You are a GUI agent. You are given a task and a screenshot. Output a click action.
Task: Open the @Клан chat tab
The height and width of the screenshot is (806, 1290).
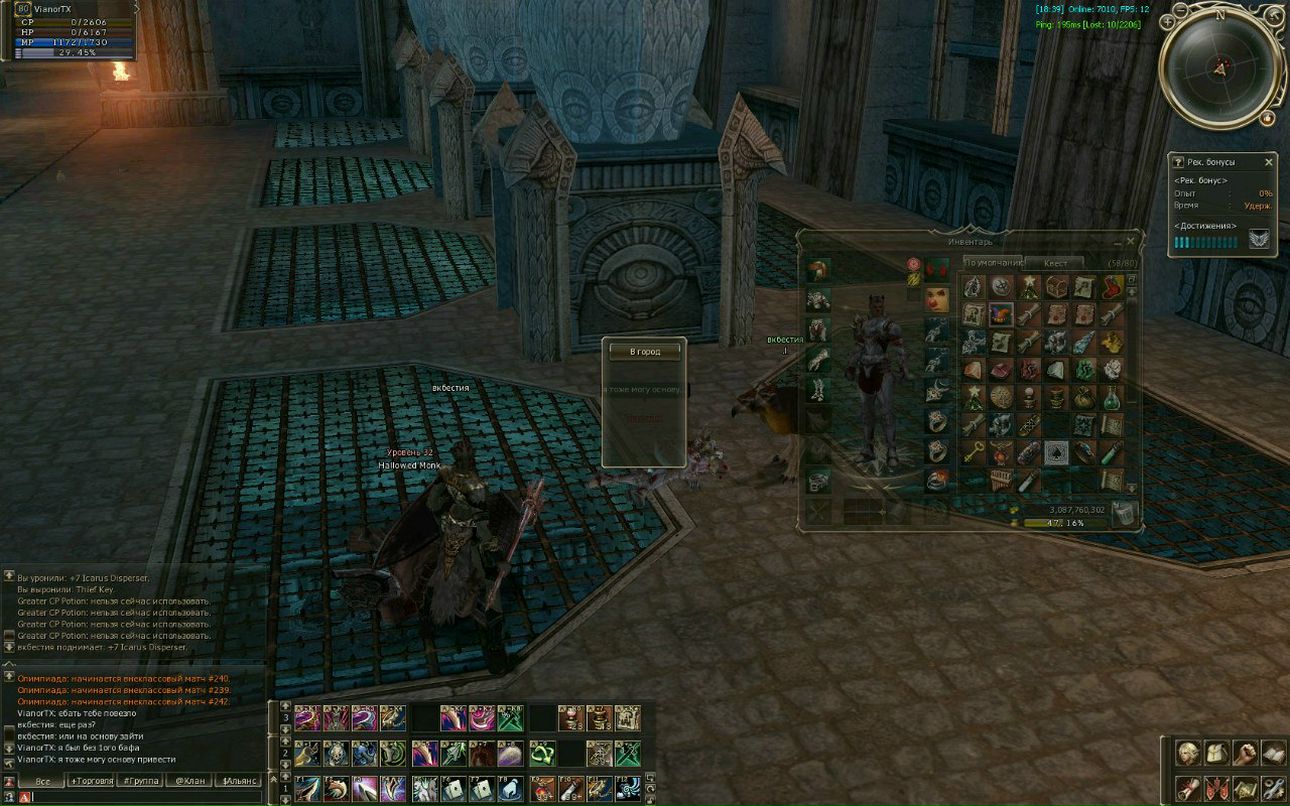click(189, 781)
